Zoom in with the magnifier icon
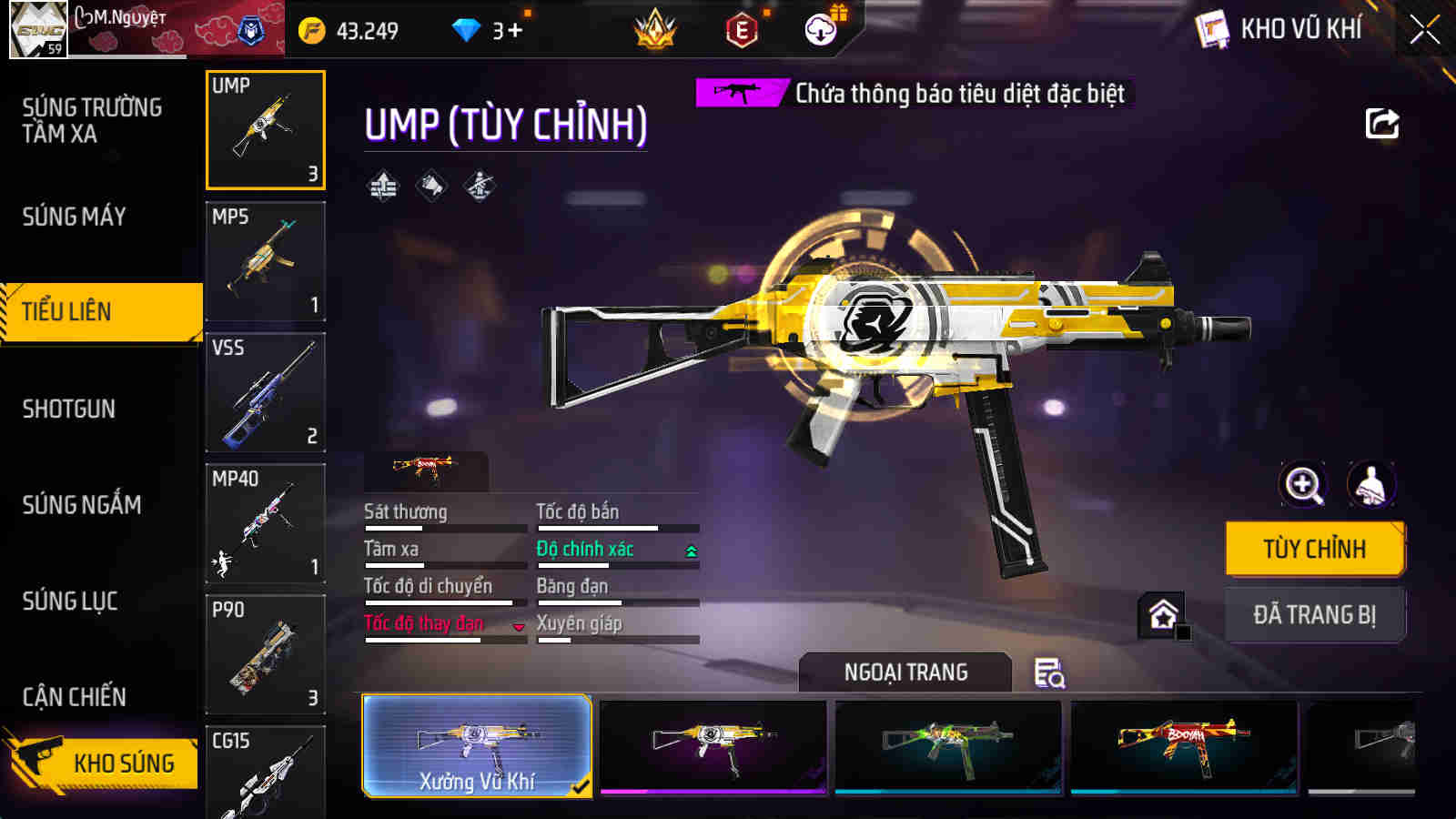This screenshot has width=1456, height=819. point(1303,484)
